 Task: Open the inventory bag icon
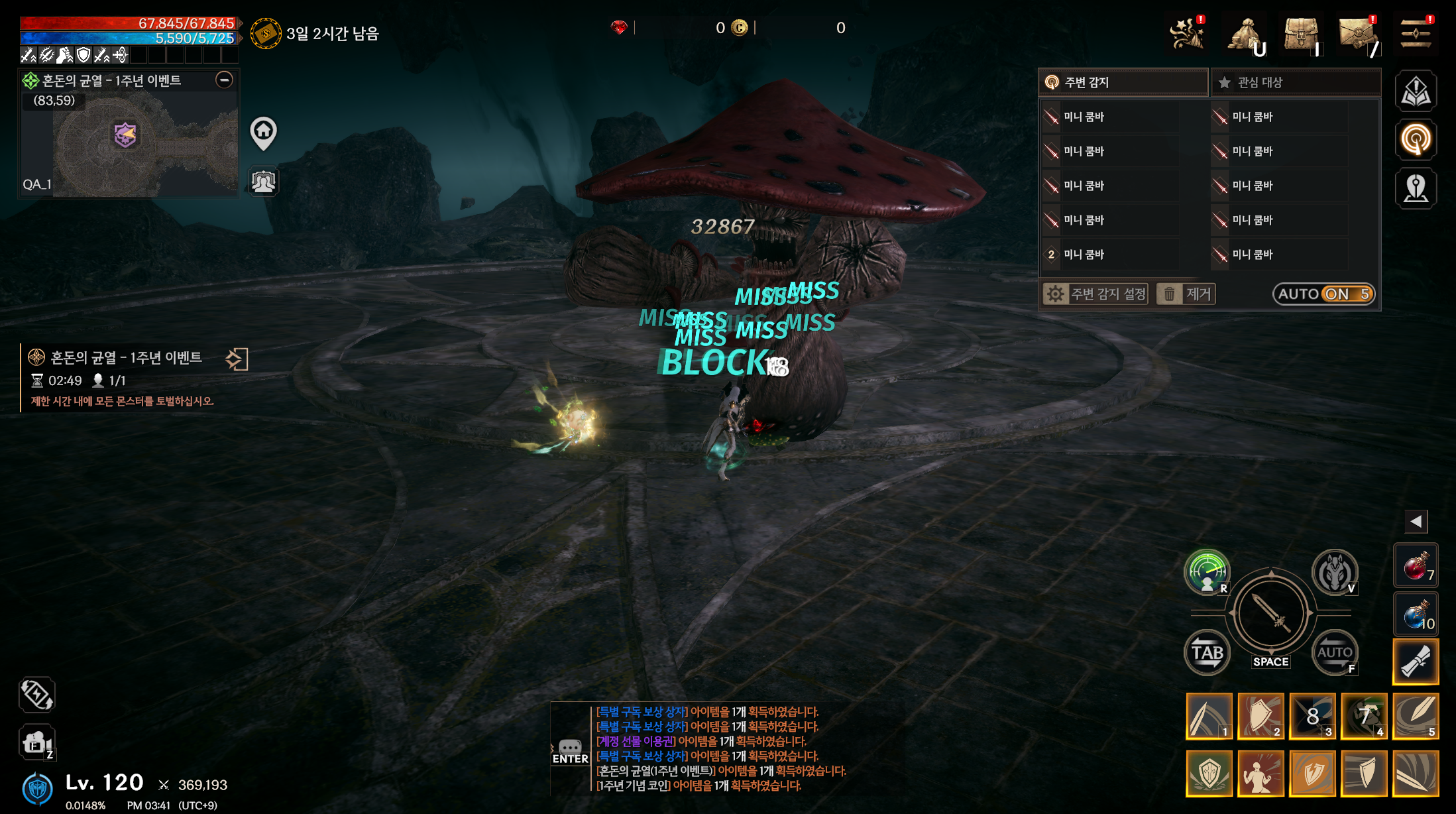[1302, 33]
